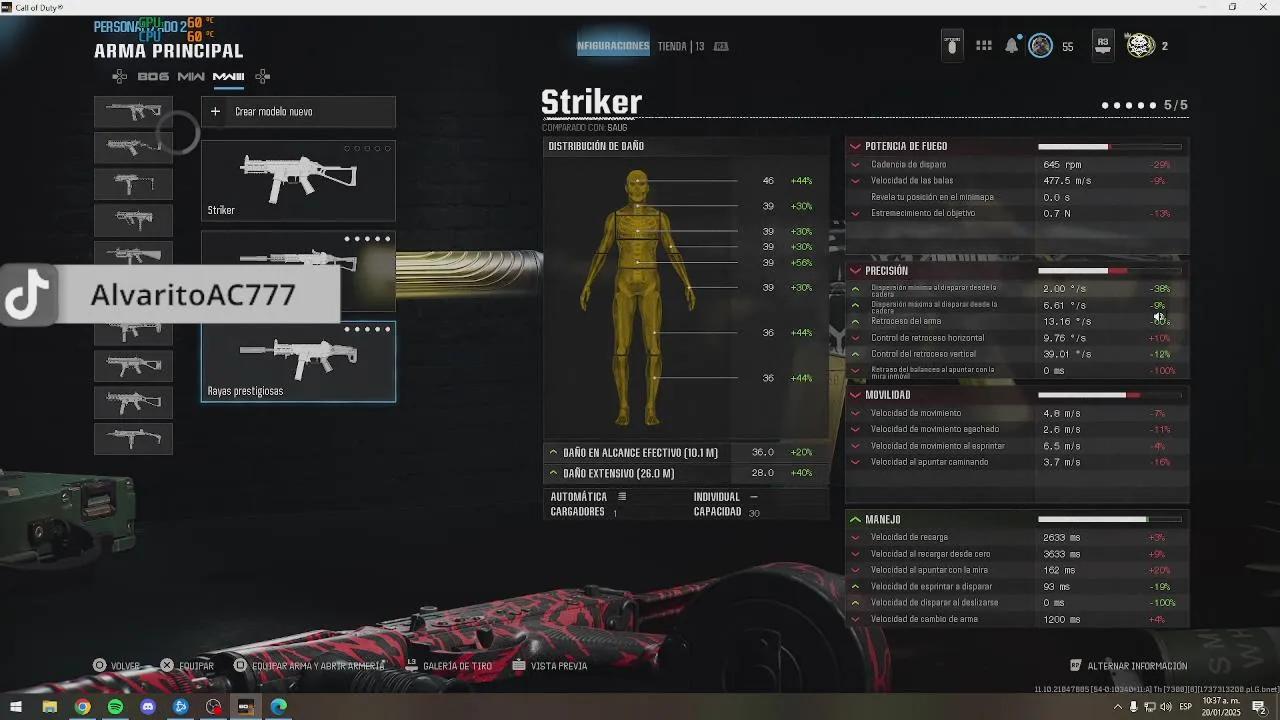Select the Rayas prestigiosas weapon blueprint
1280x720 pixels.
point(297,362)
